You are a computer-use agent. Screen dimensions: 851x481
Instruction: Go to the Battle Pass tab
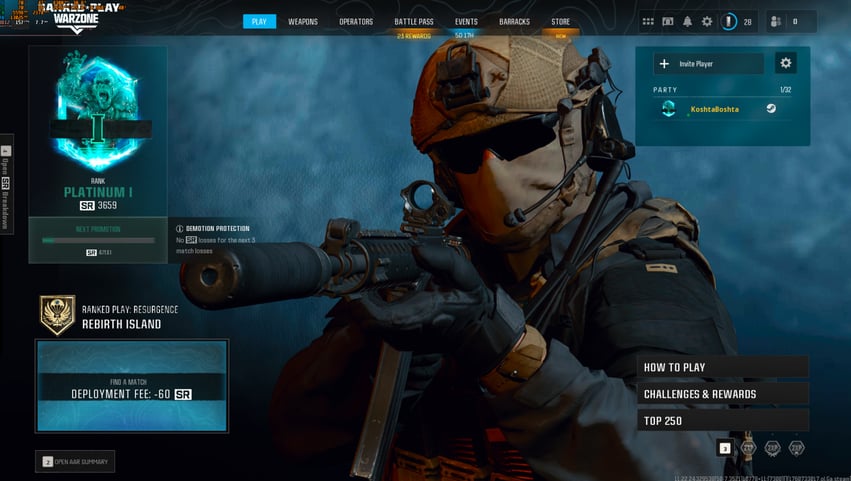pos(413,21)
